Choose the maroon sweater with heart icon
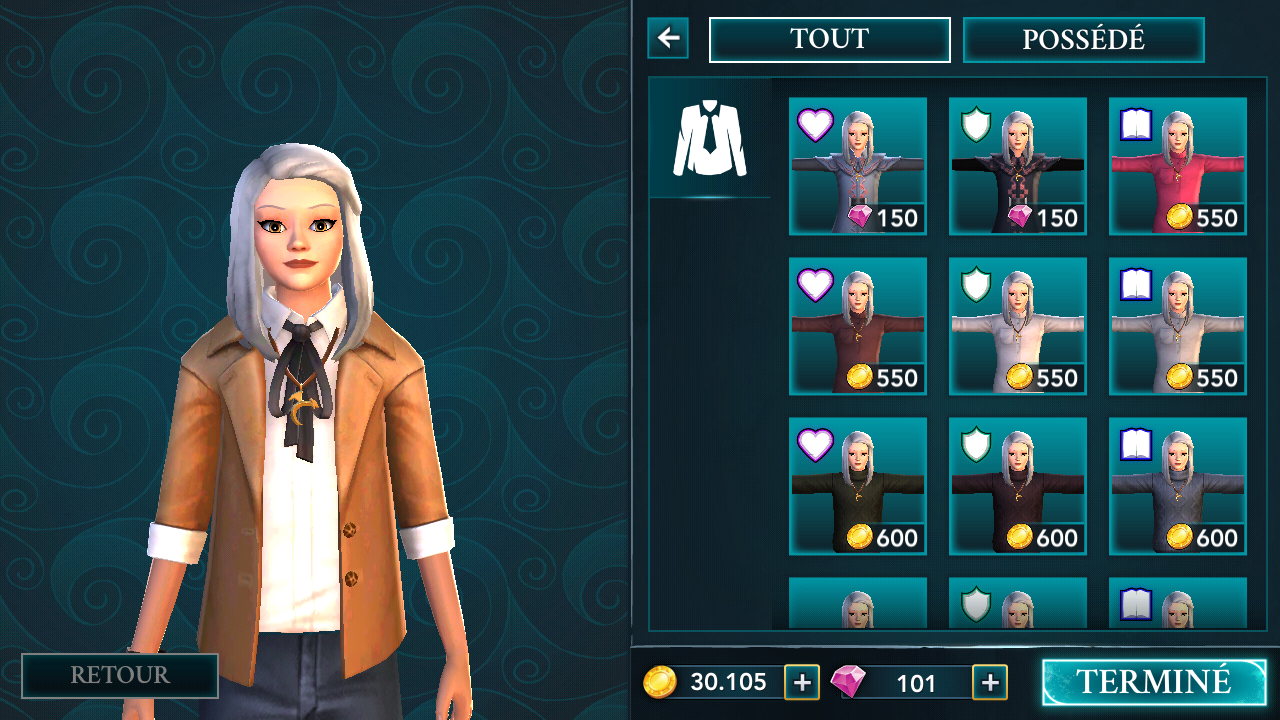Viewport: 1280px width, 720px height. [x=857, y=326]
